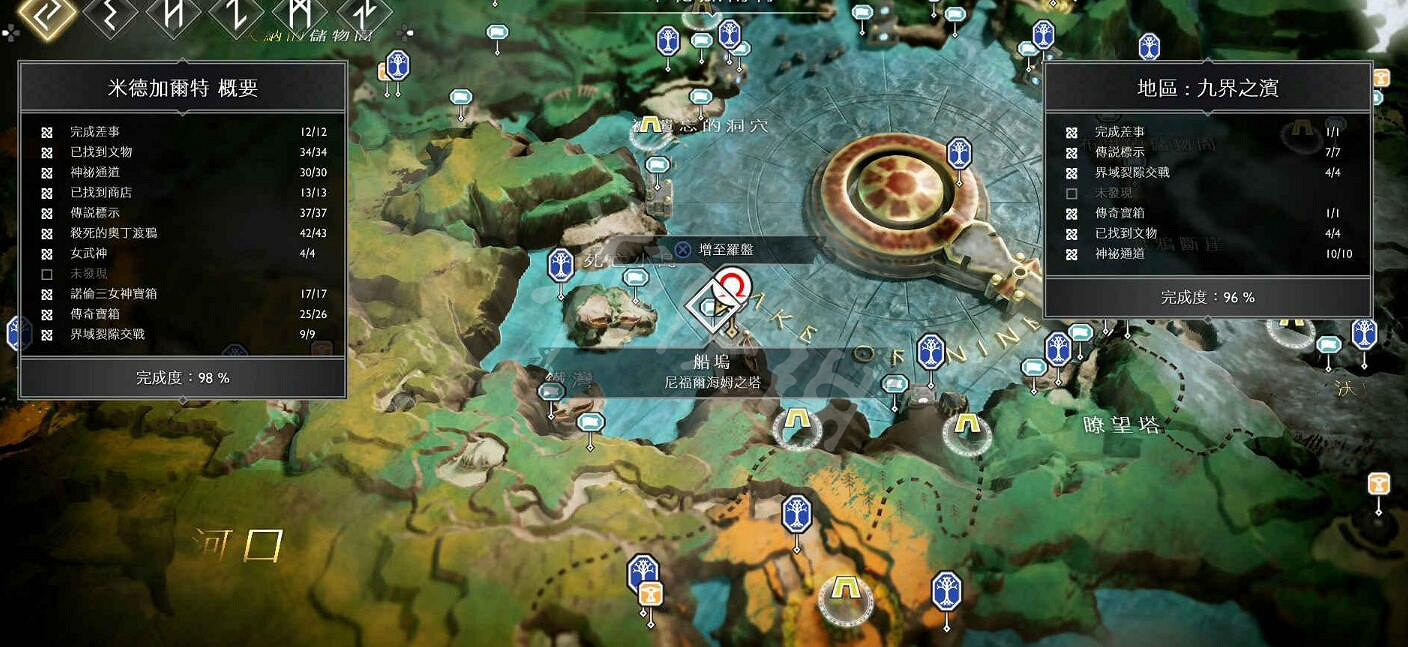The image size is (1408, 647).
Task: Select the gold highlighted Midgard realm tab
Action: (46, 14)
